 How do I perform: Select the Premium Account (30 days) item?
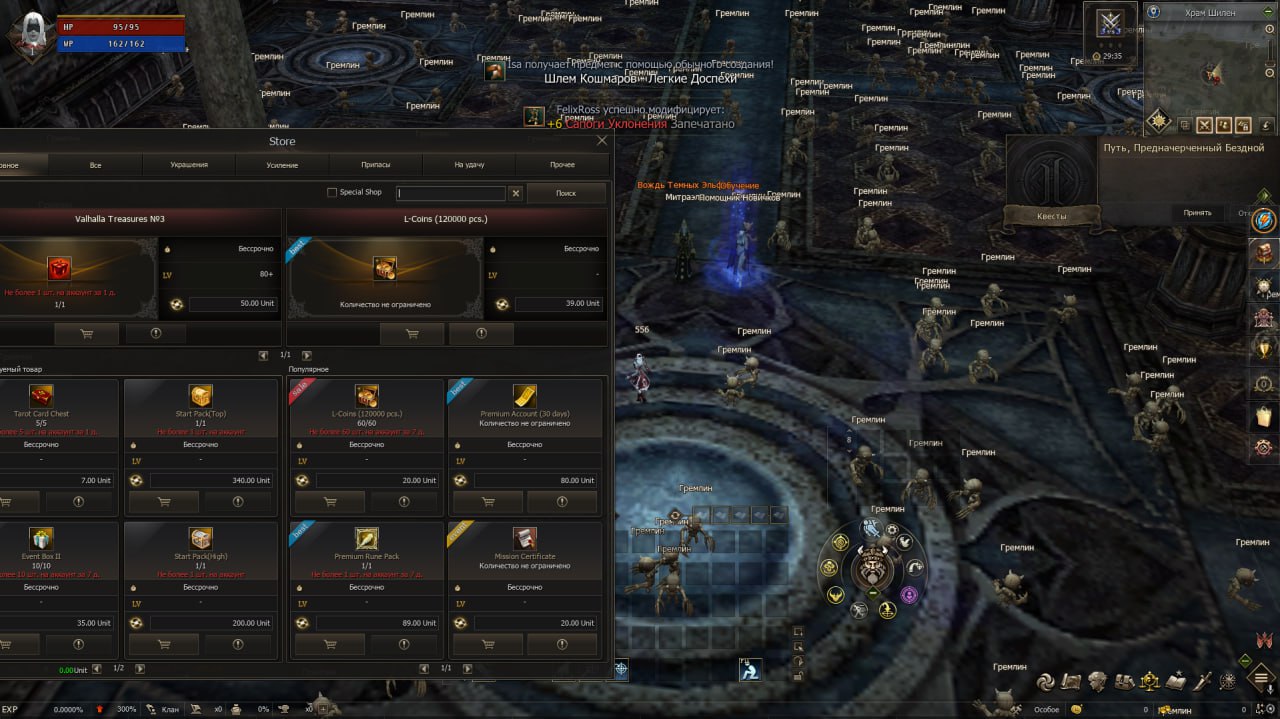pos(525,395)
